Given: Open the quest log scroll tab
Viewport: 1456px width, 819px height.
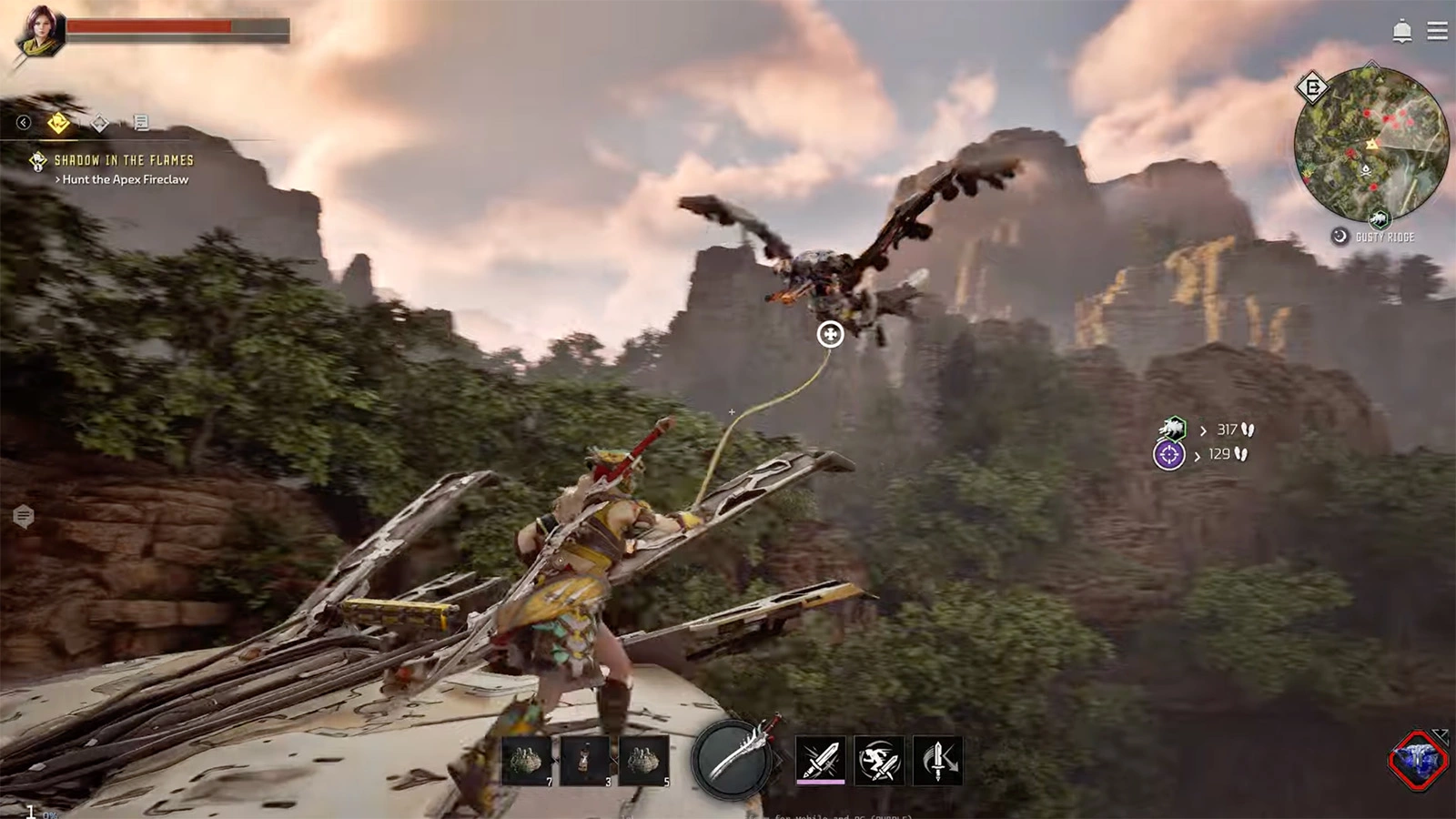Looking at the screenshot, I should coord(140,122).
